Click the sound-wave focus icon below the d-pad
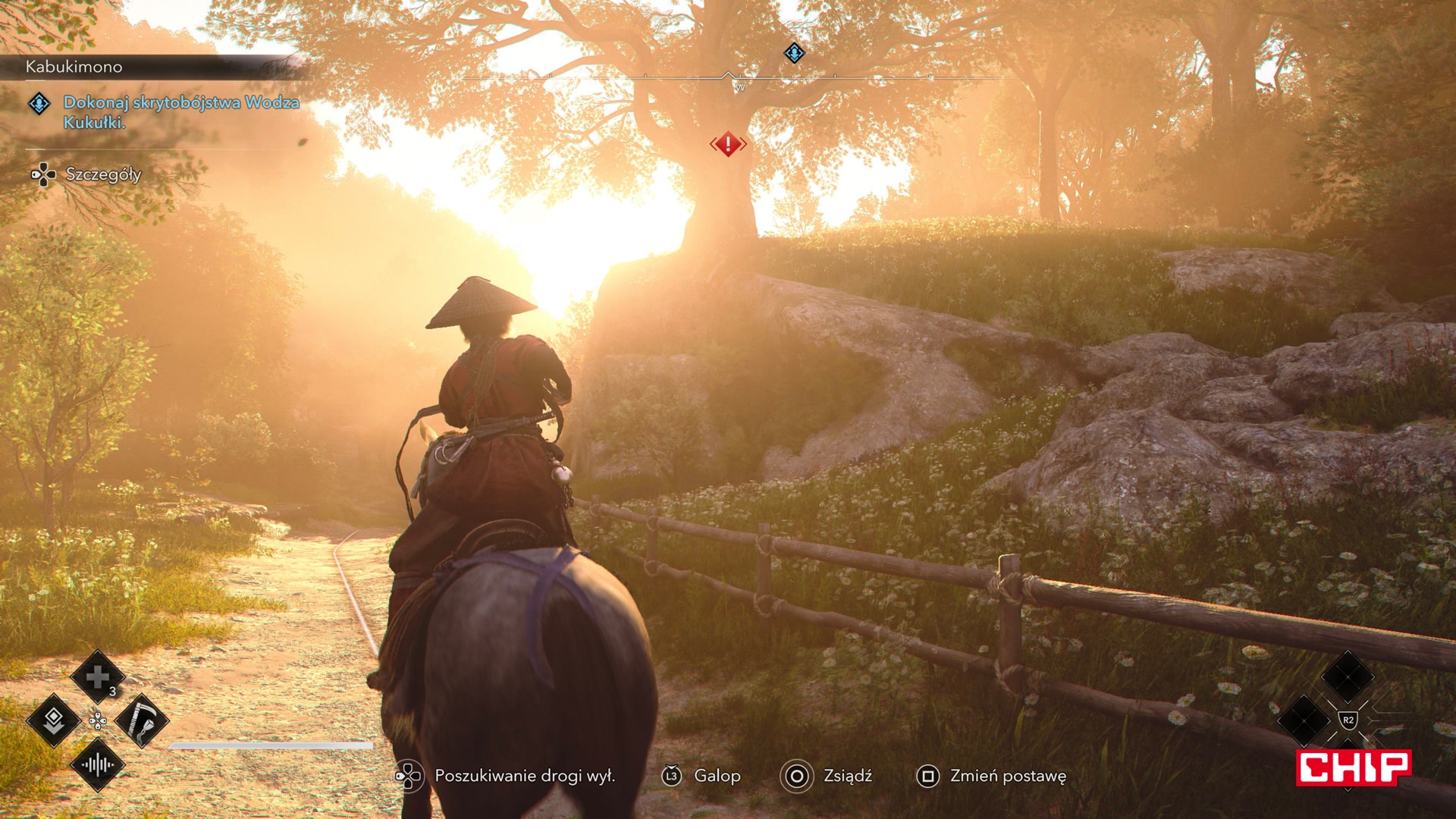The height and width of the screenshot is (819, 1456). 97,765
